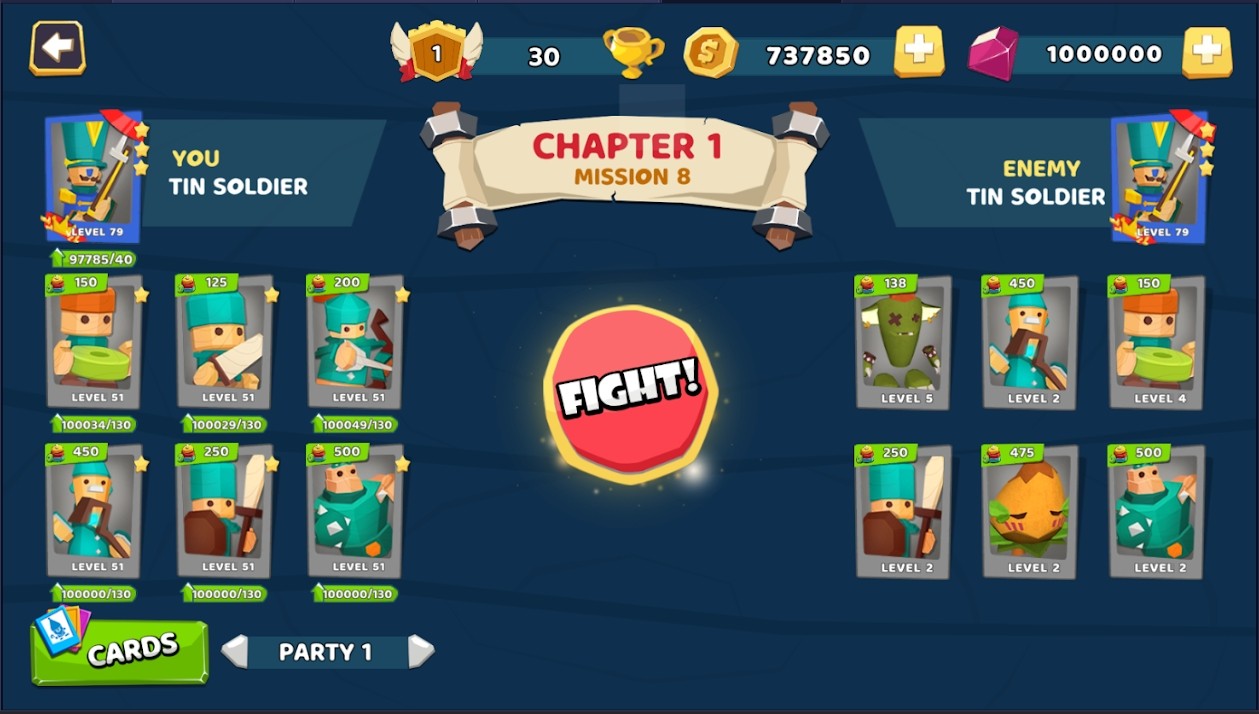The image size is (1259, 714).
Task: Go back using the arrow button
Action: point(57,48)
